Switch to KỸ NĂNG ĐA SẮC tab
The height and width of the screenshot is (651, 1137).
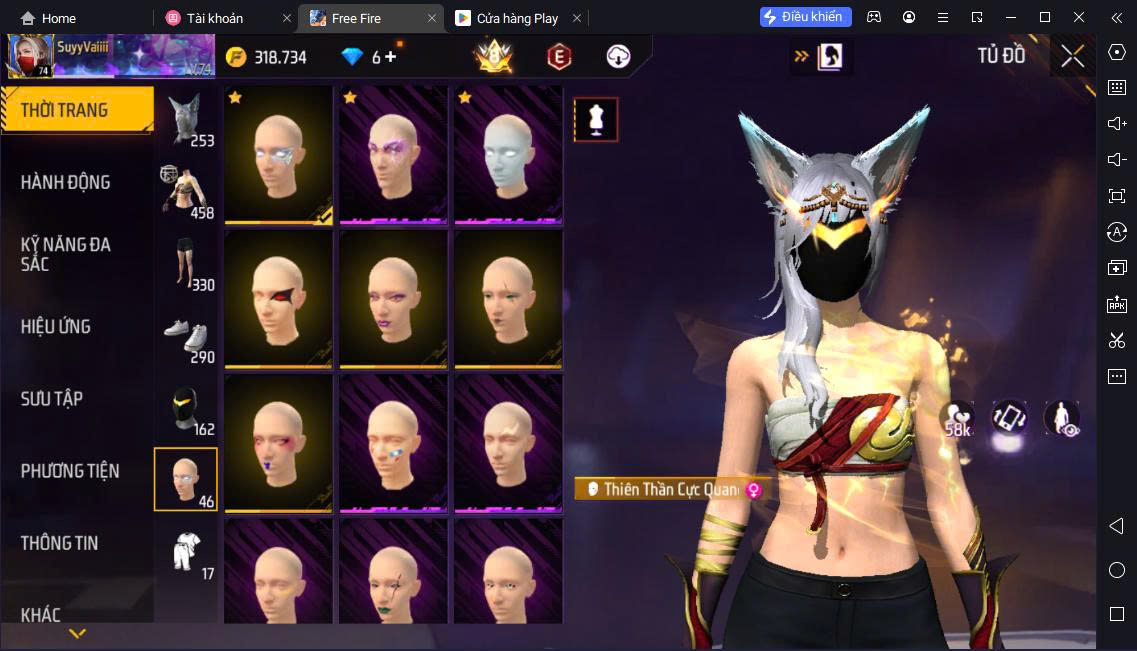(66, 254)
